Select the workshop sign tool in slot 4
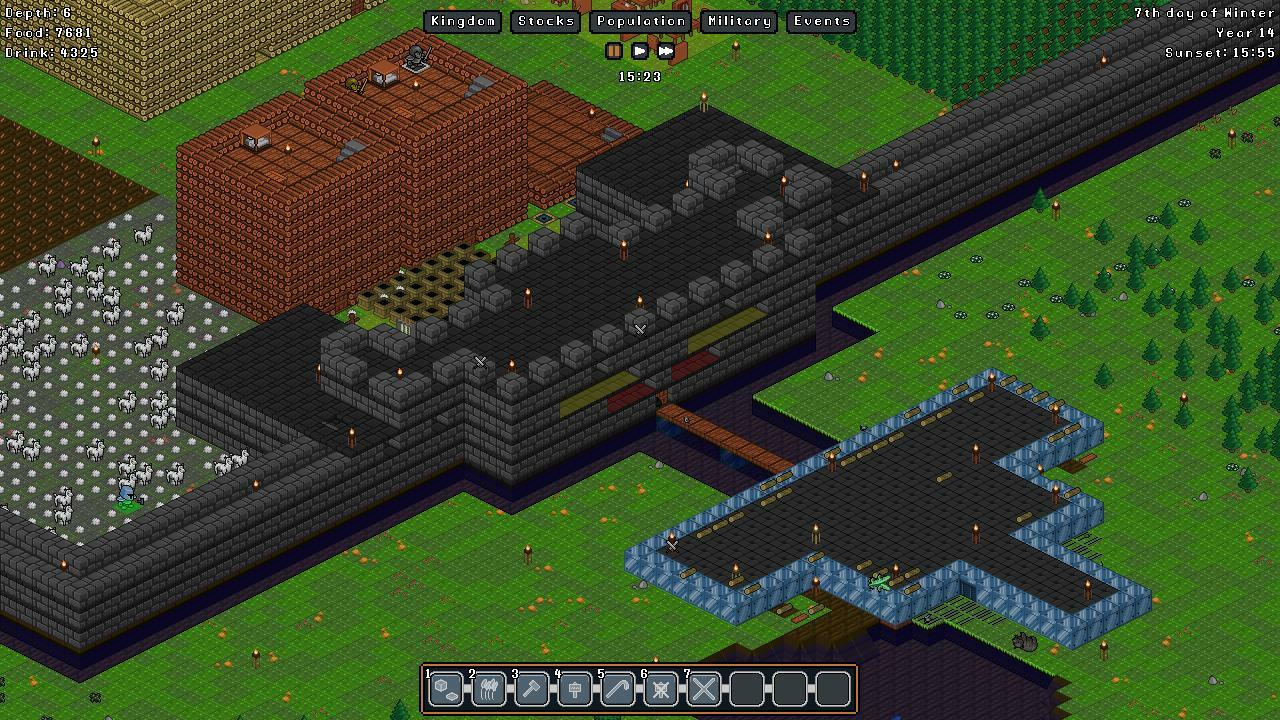 pyautogui.click(x=574, y=689)
